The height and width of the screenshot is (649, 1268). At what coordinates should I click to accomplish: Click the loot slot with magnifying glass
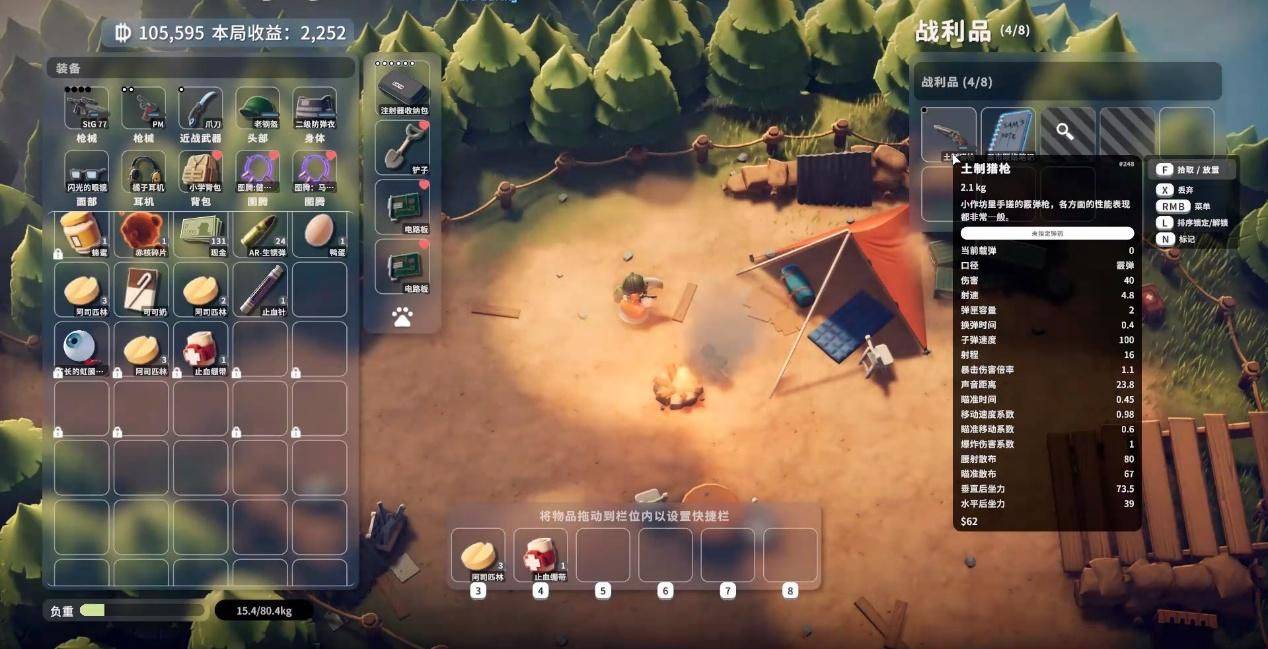(1067, 132)
